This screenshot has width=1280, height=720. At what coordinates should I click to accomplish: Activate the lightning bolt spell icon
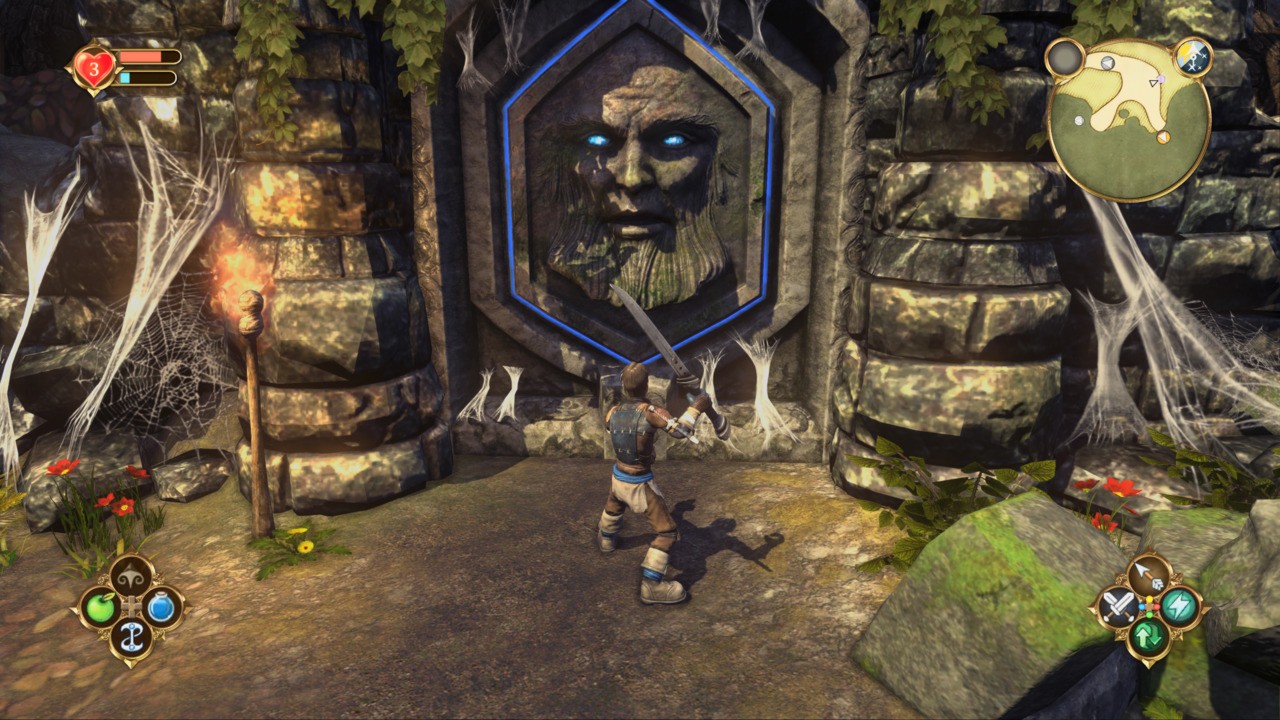[x=1181, y=607]
